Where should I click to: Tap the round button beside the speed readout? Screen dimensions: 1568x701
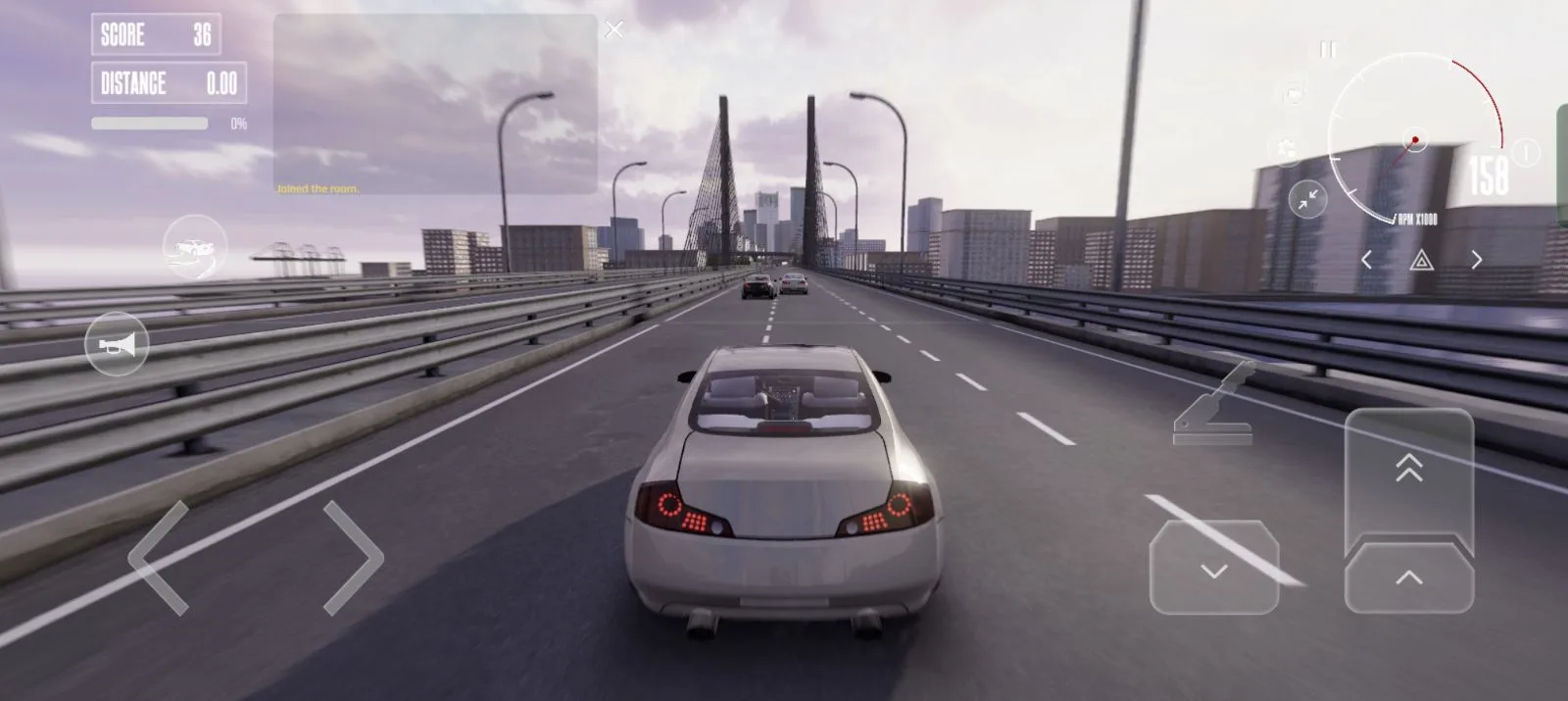(x=1526, y=153)
